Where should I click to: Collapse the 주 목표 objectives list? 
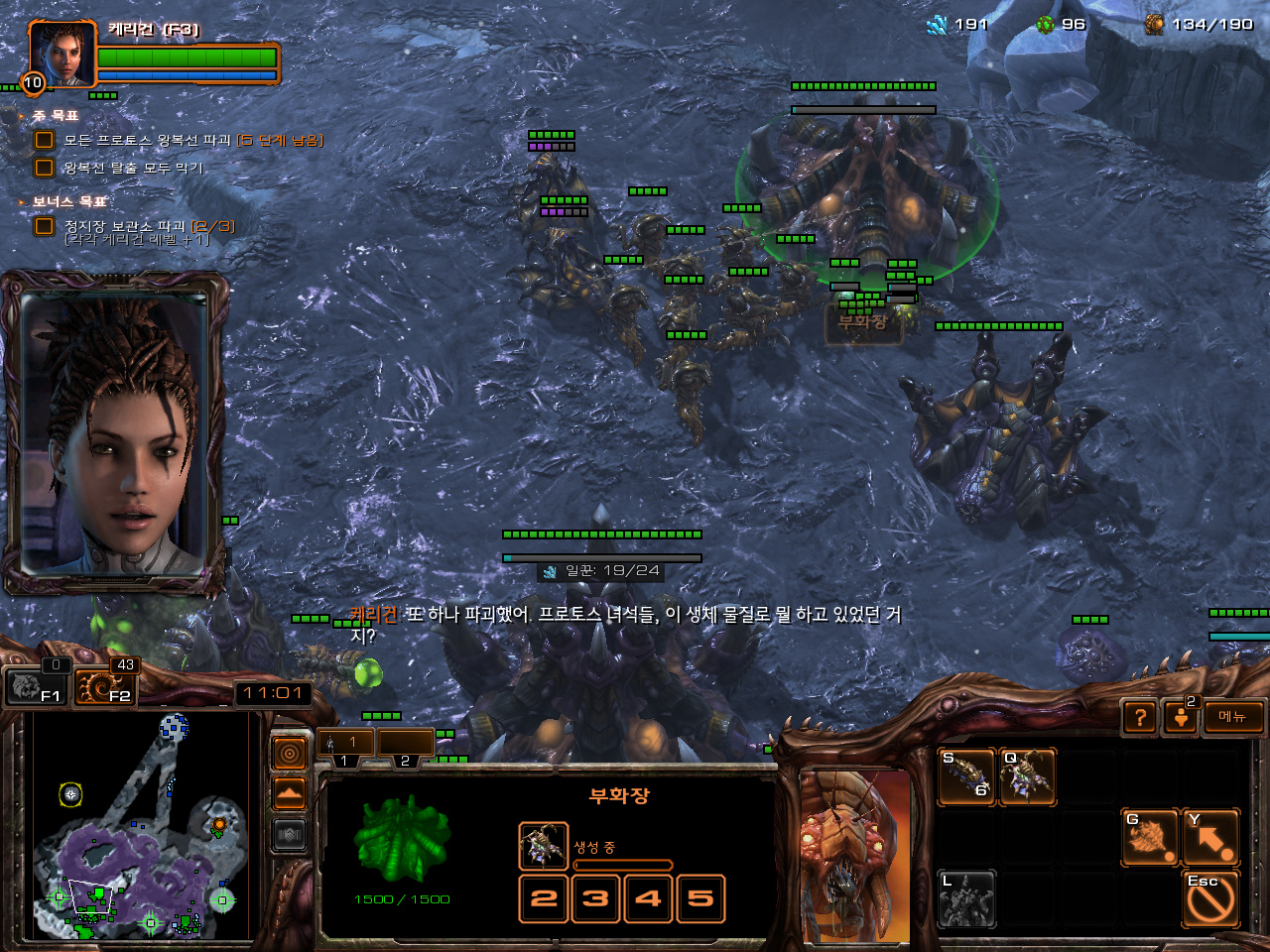click(22, 116)
